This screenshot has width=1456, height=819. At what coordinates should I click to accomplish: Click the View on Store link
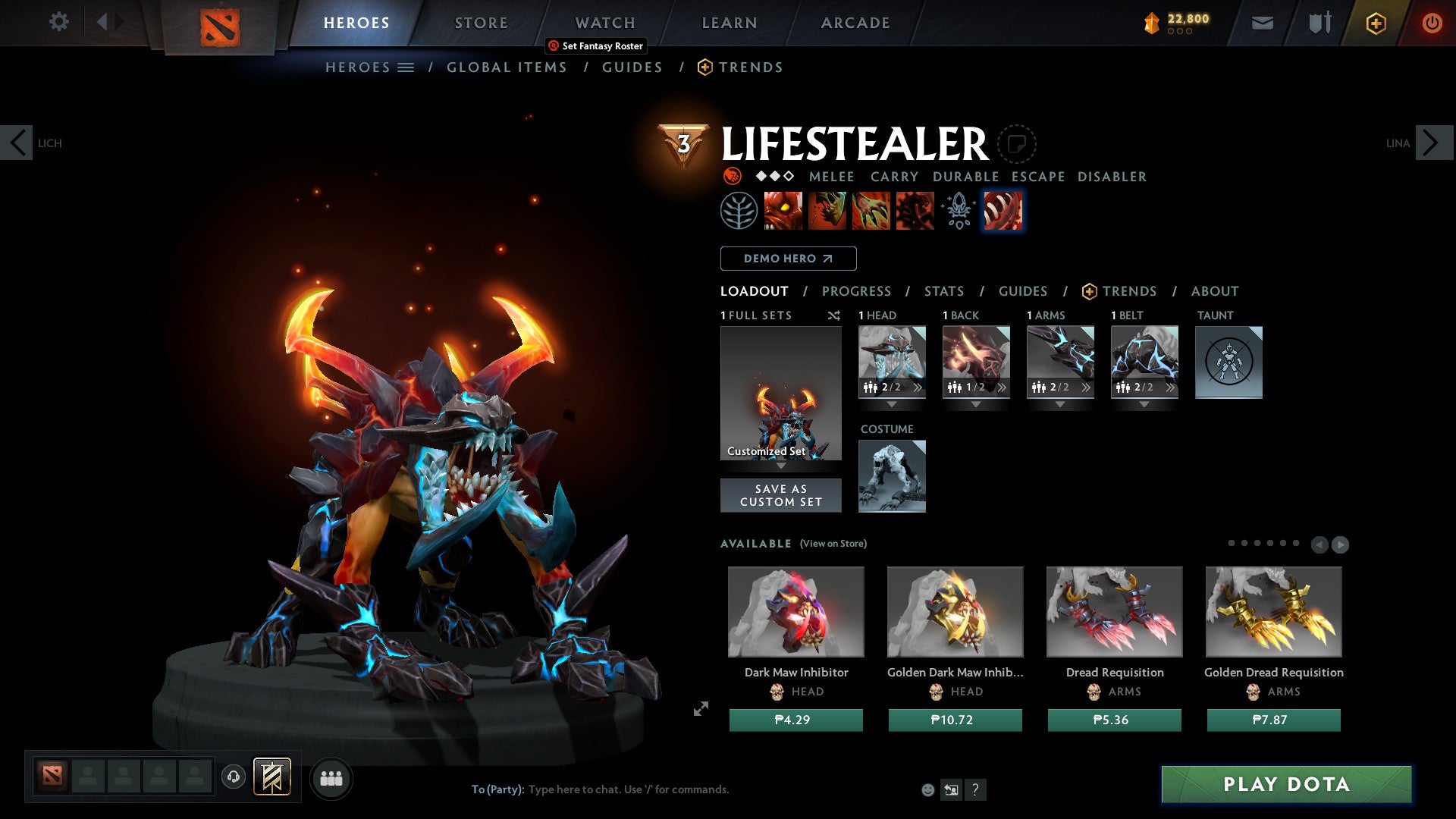pos(834,544)
